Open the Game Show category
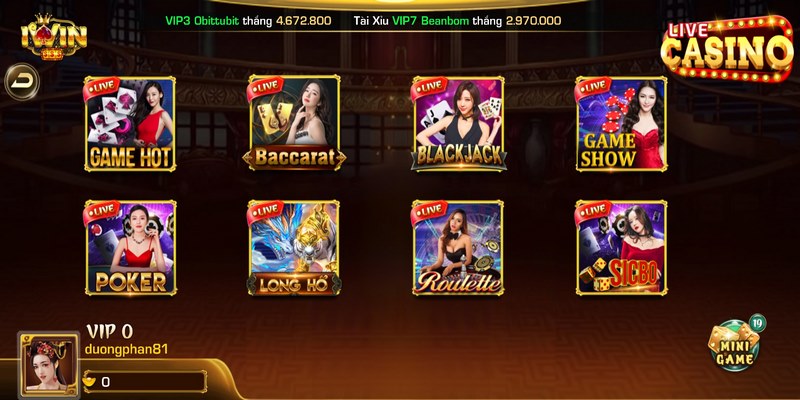Screen dimensions: 800x400 620,123
